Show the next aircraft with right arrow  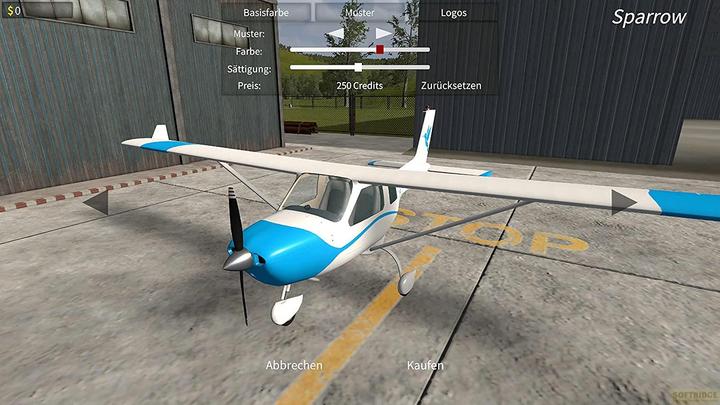coord(624,203)
